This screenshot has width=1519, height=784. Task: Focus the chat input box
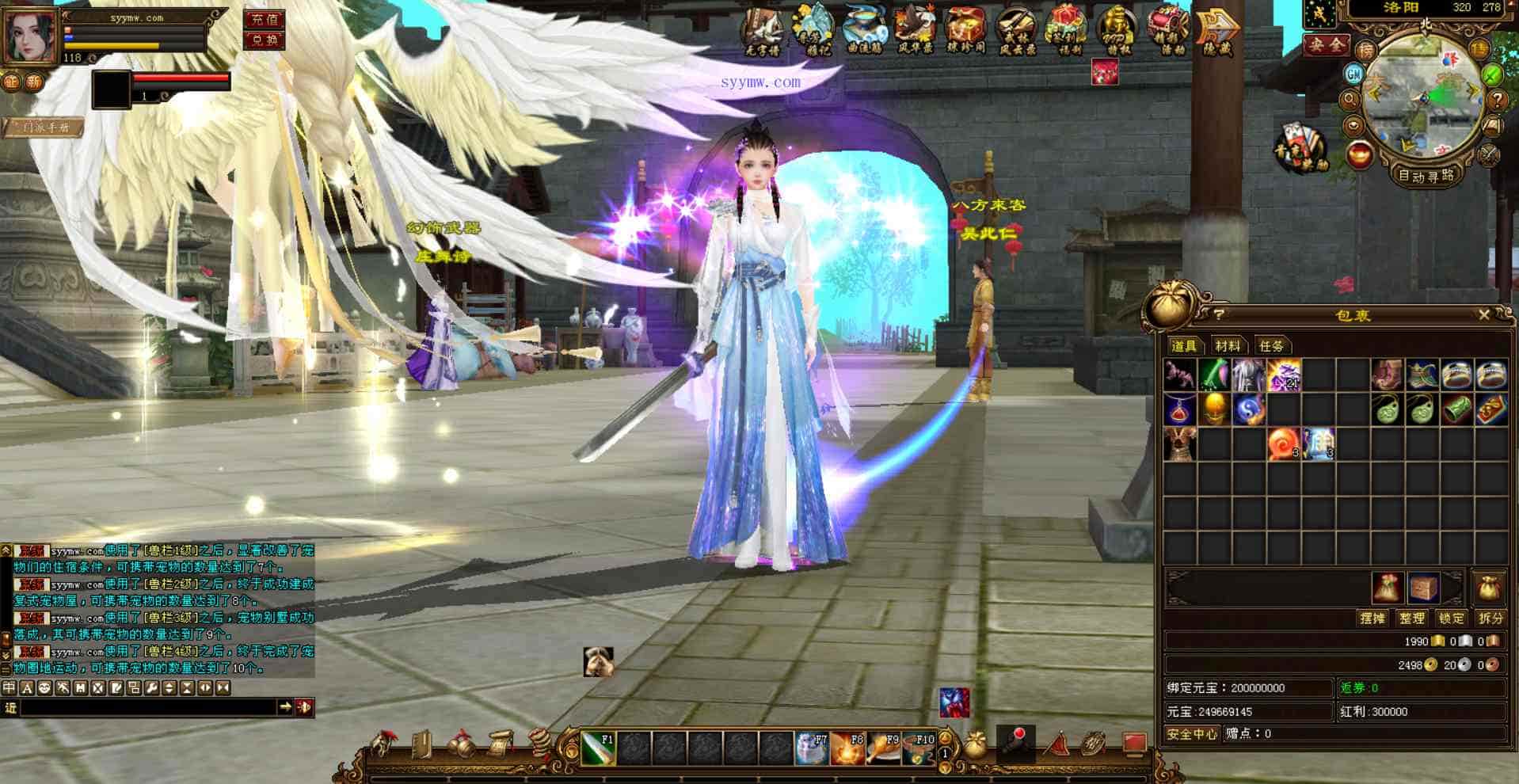147,707
